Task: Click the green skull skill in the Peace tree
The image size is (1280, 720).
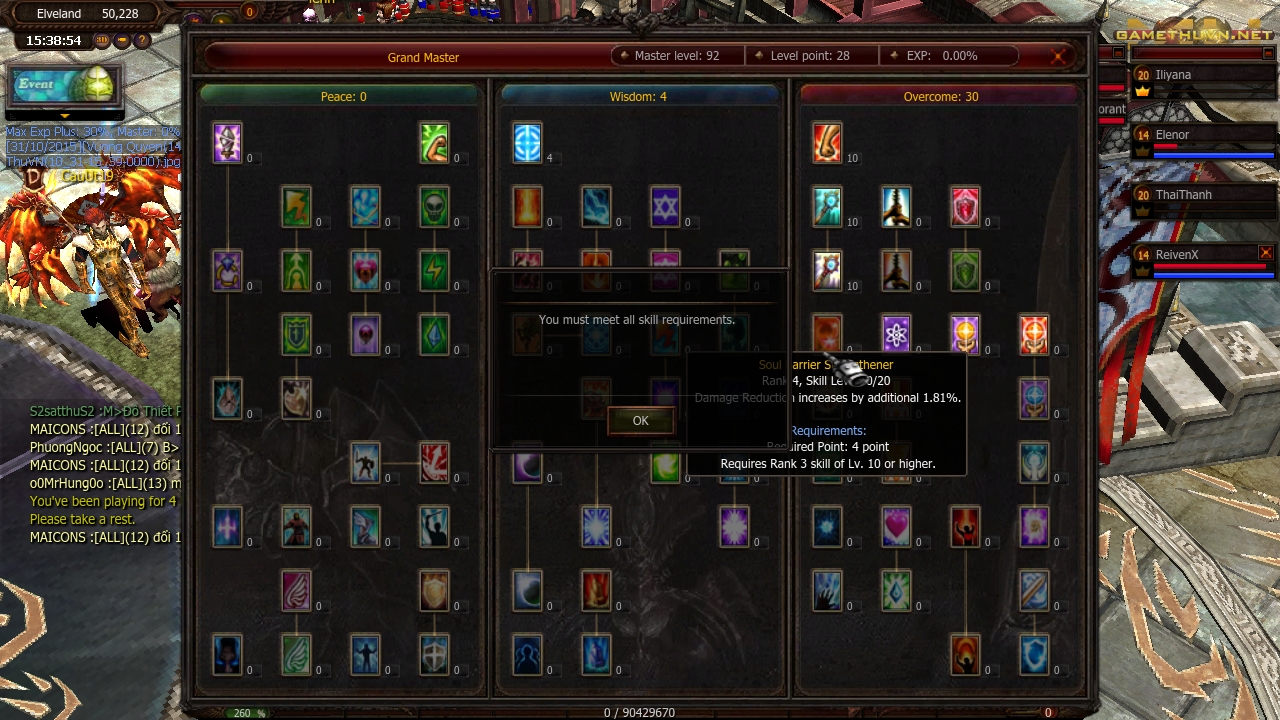Action: coord(433,208)
